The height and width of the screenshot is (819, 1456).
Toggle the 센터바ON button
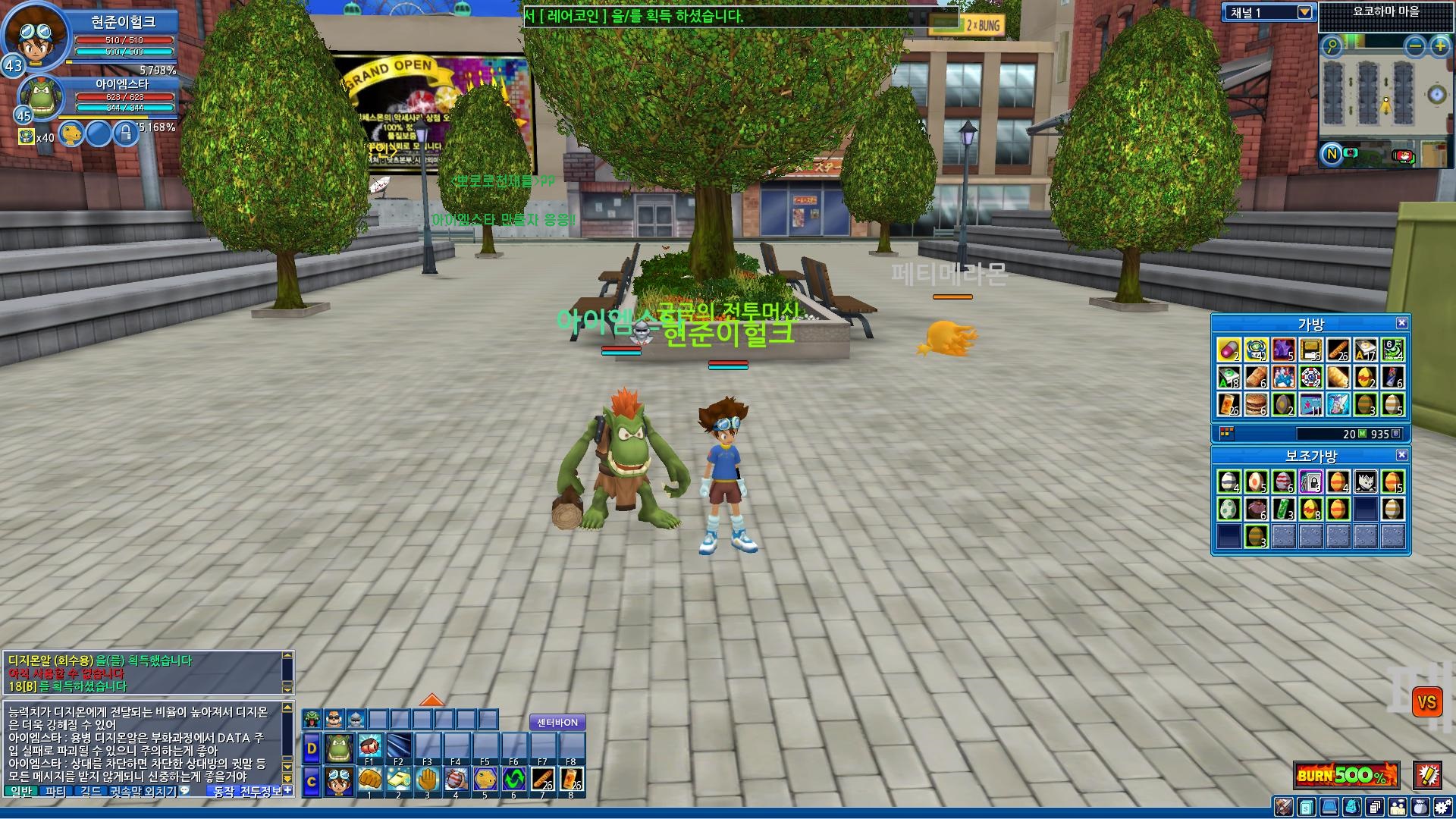[x=557, y=723]
